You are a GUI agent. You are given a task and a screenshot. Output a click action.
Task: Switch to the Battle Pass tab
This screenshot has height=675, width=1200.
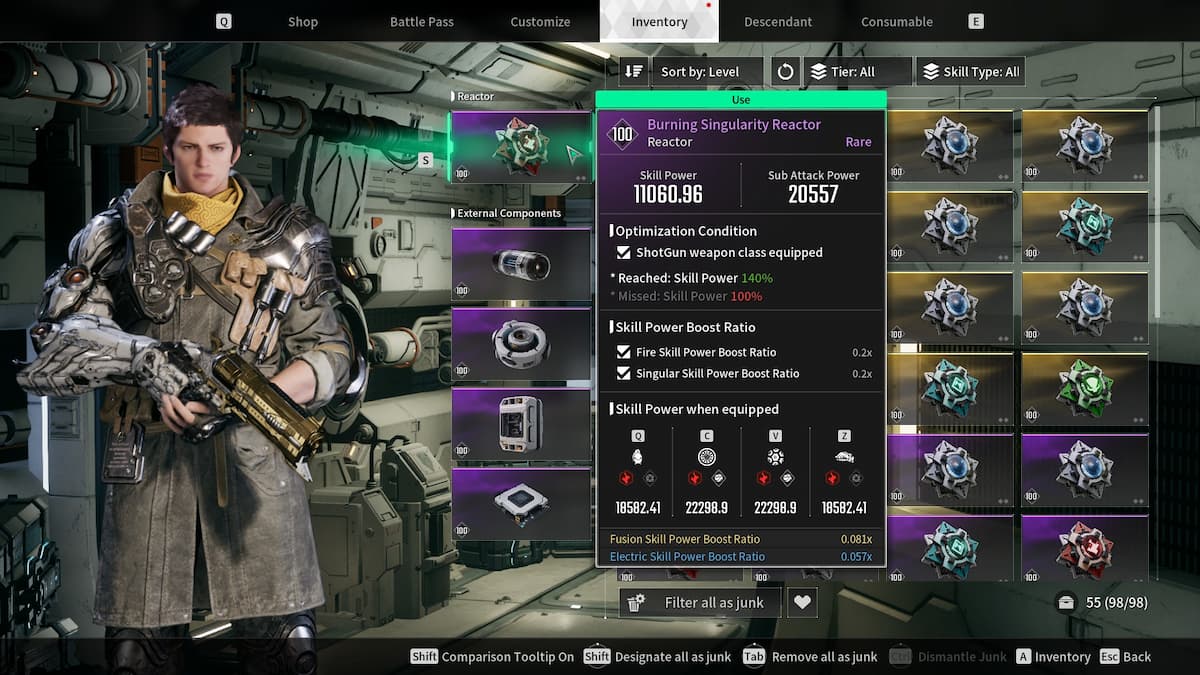(x=421, y=22)
